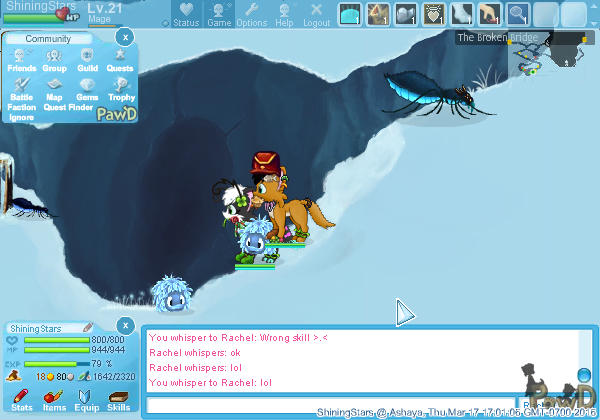Show the Quests log
This screenshot has height=420, width=600.
tap(120, 59)
